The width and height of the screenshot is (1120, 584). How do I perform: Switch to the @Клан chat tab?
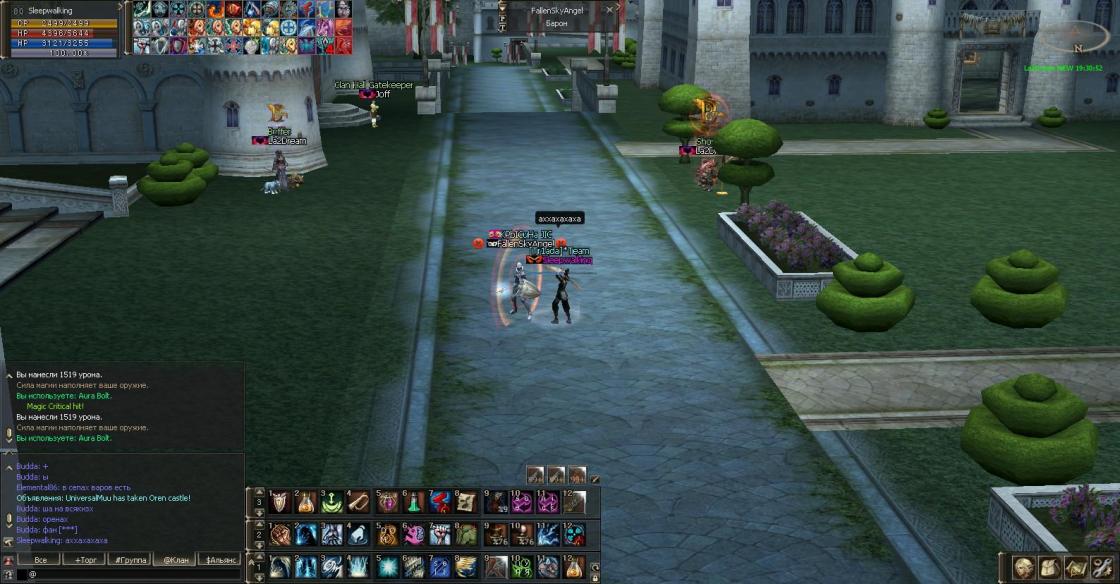175,560
